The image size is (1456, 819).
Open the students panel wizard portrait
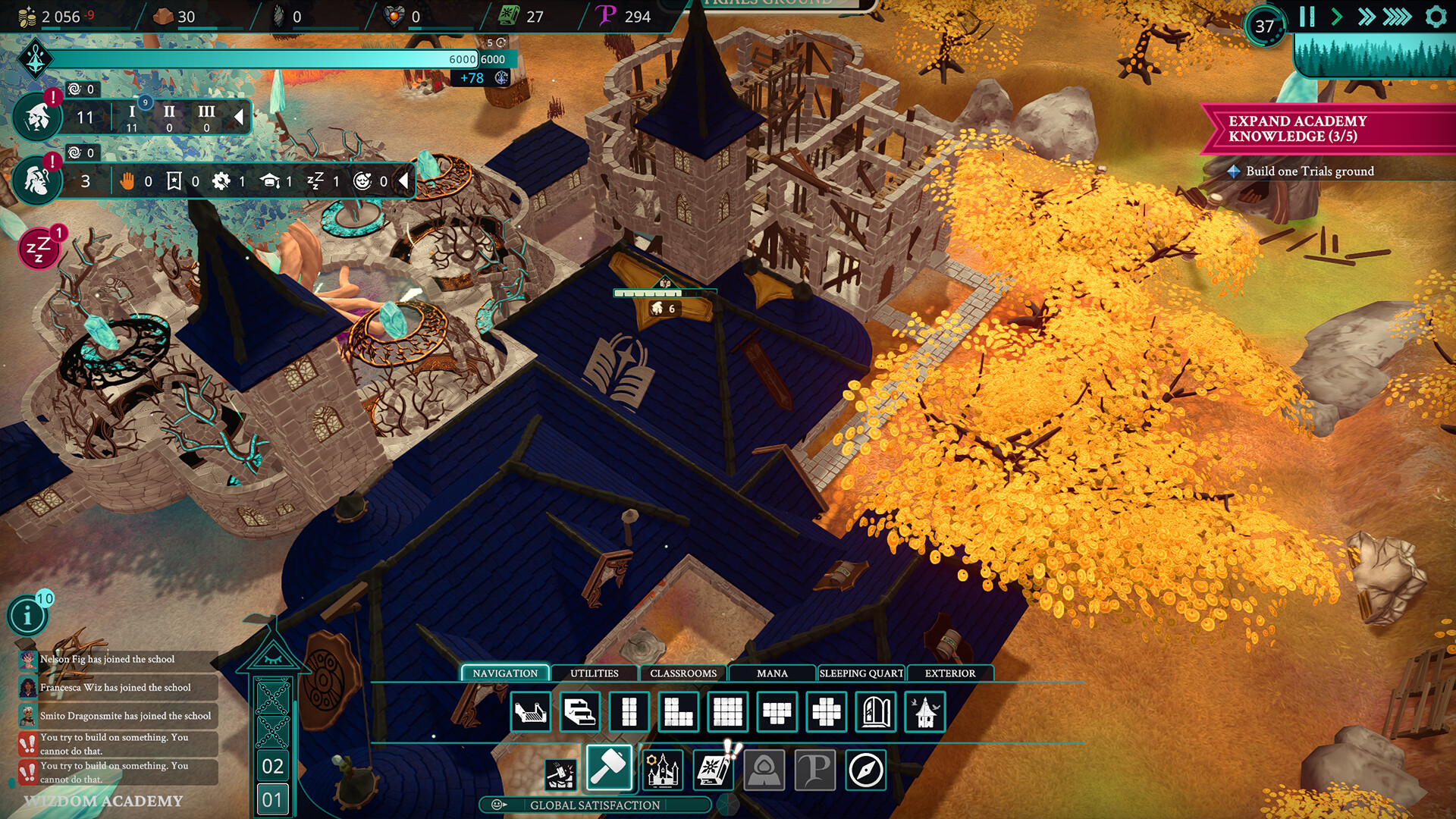click(38, 118)
